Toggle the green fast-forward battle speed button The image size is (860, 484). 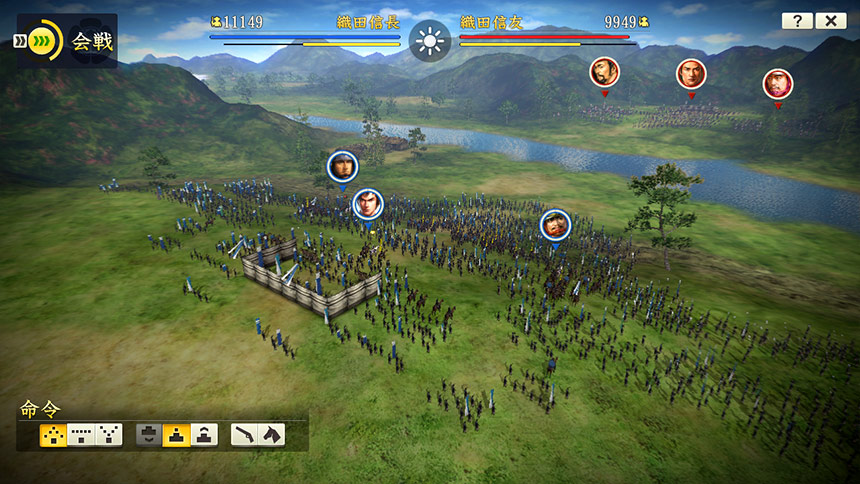(41, 41)
